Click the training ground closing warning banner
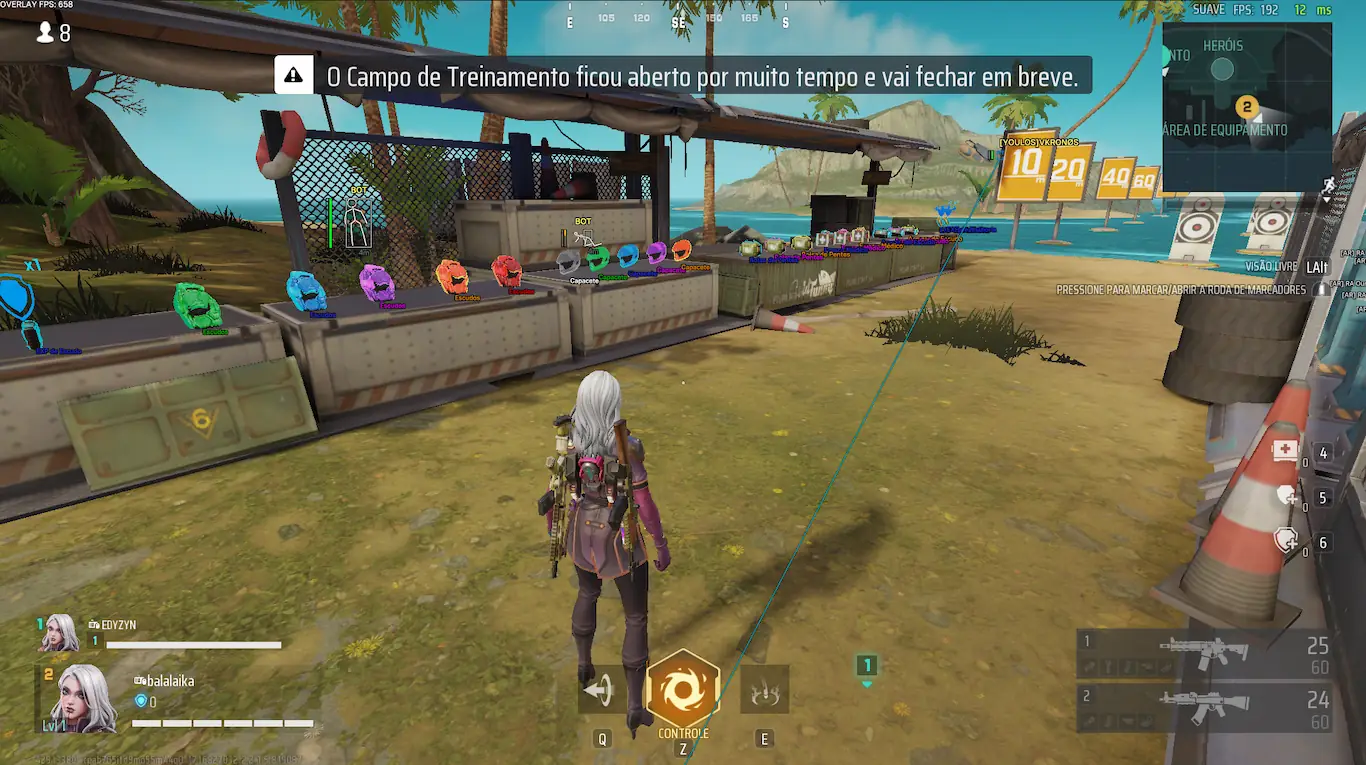The width and height of the screenshot is (1366, 765). [x=683, y=75]
